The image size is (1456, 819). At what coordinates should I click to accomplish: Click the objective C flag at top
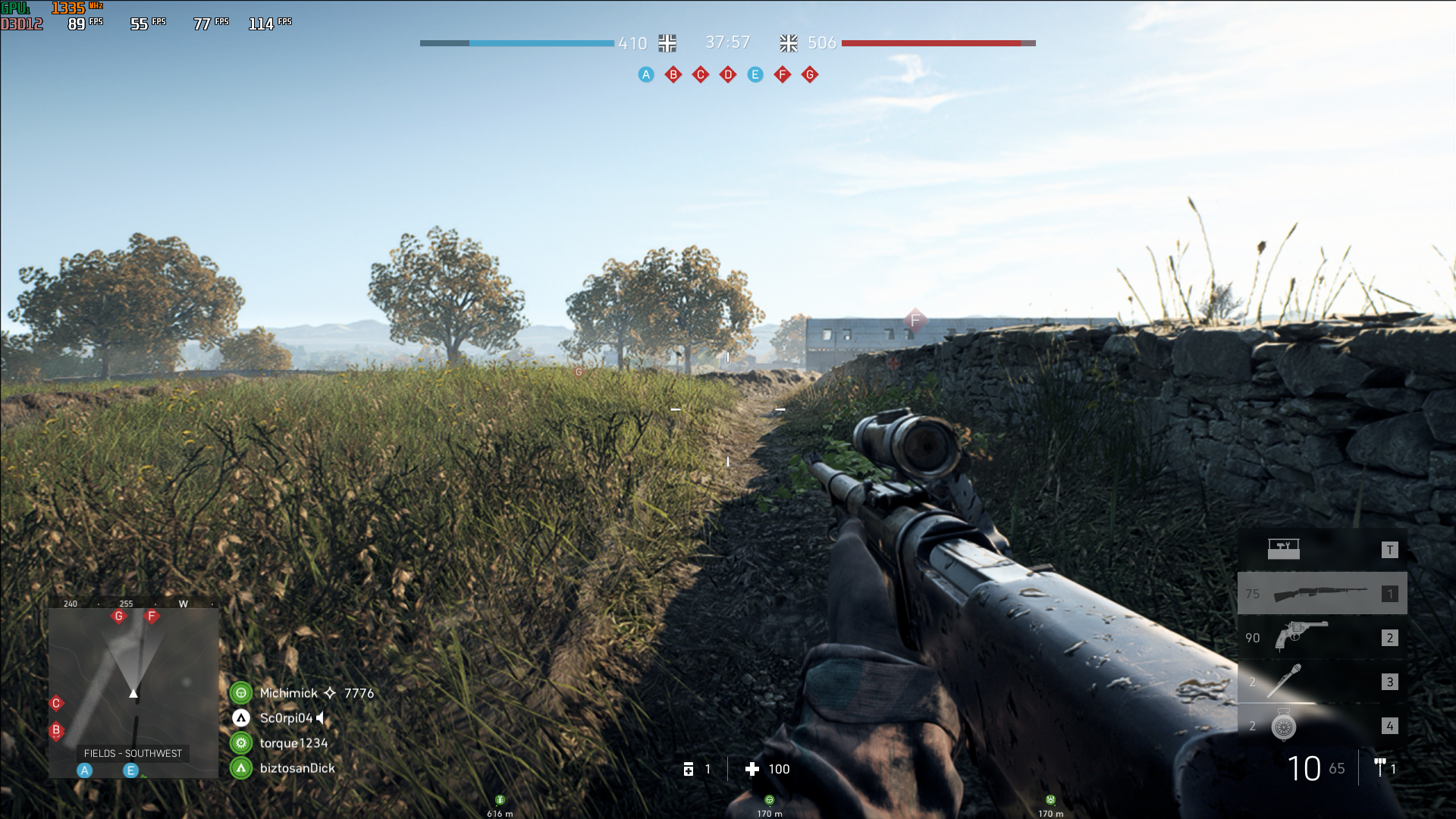tap(701, 74)
